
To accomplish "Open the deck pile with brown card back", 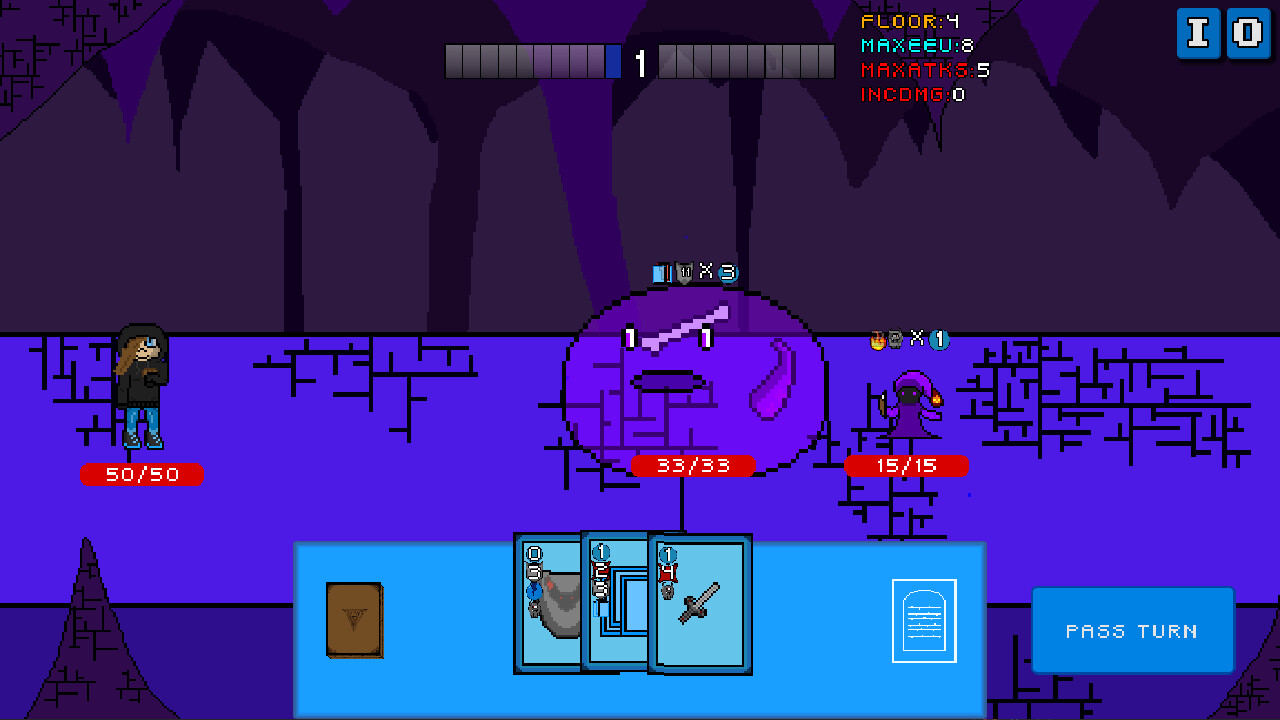I will point(354,621).
